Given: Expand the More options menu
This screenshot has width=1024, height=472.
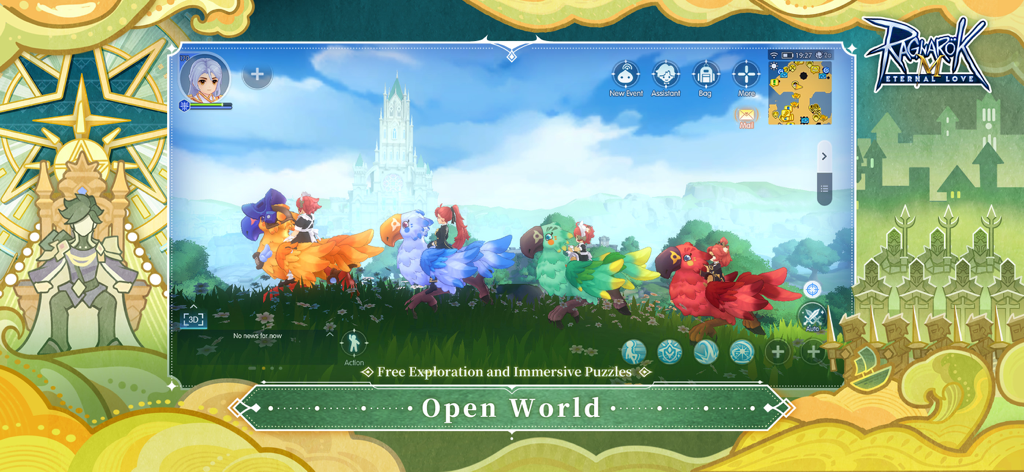Looking at the screenshot, I should [746, 75].
